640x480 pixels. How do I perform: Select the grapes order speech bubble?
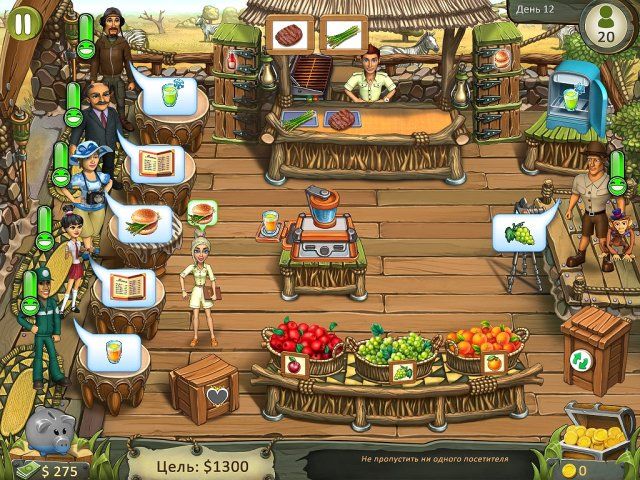(516, 234)
